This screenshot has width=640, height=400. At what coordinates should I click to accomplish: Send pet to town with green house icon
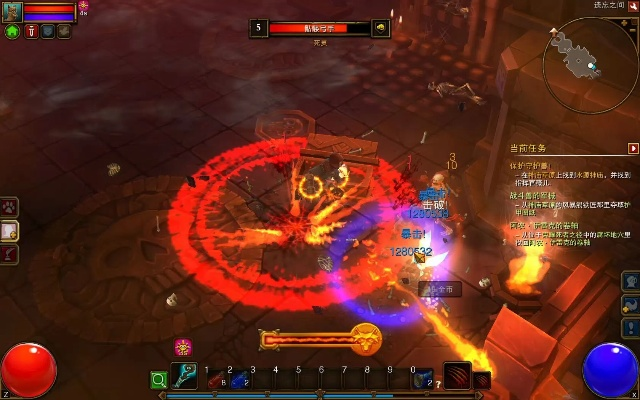pyautogui.click(x=12, y=32)
